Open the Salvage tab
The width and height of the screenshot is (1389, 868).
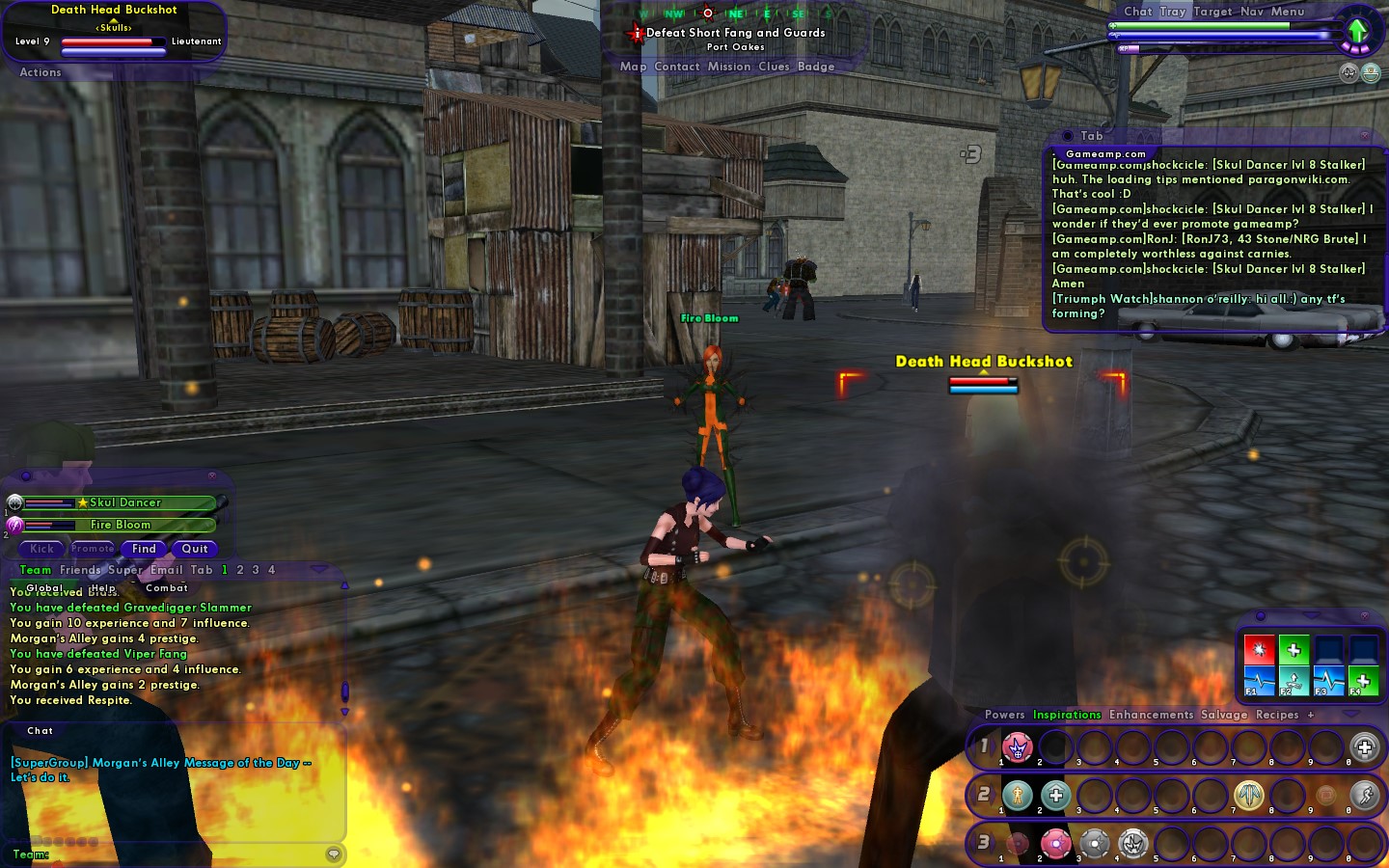[1224, 715]
